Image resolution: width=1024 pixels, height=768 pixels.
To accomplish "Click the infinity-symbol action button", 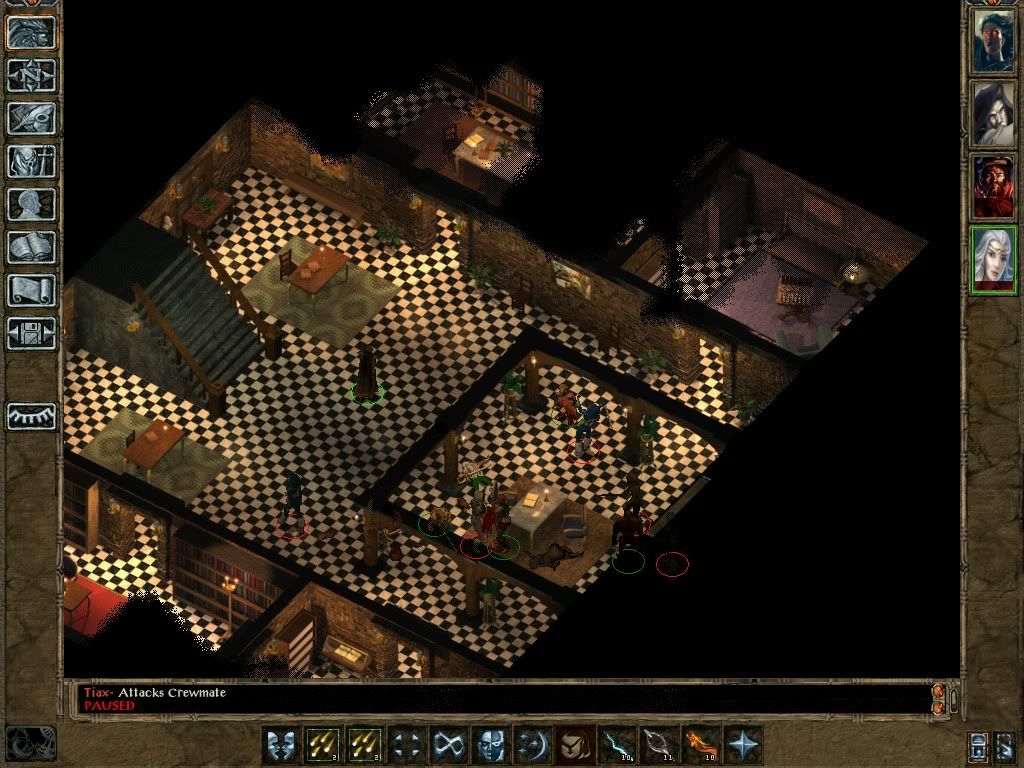I will click(x=447, y=746).
